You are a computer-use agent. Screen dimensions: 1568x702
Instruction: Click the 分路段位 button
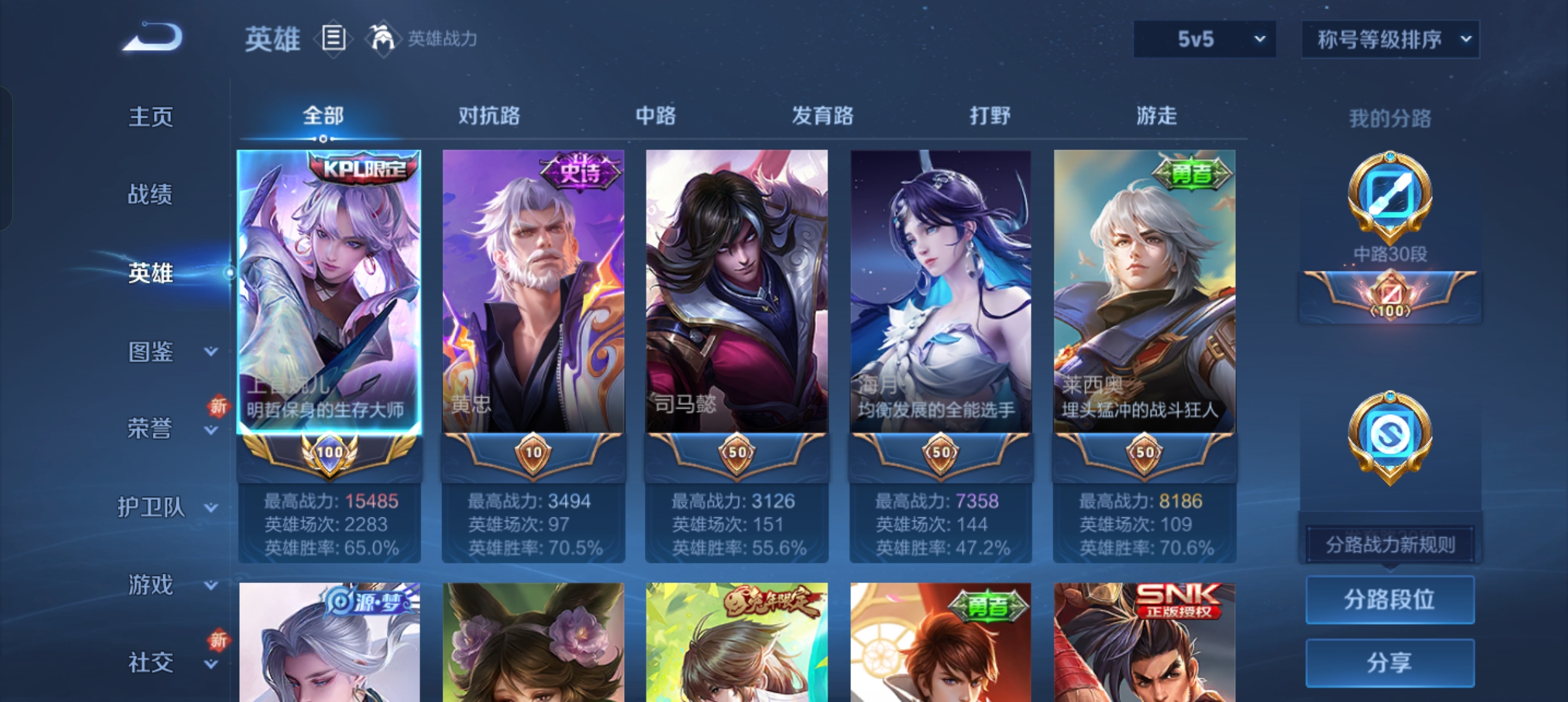(1390, 599)
